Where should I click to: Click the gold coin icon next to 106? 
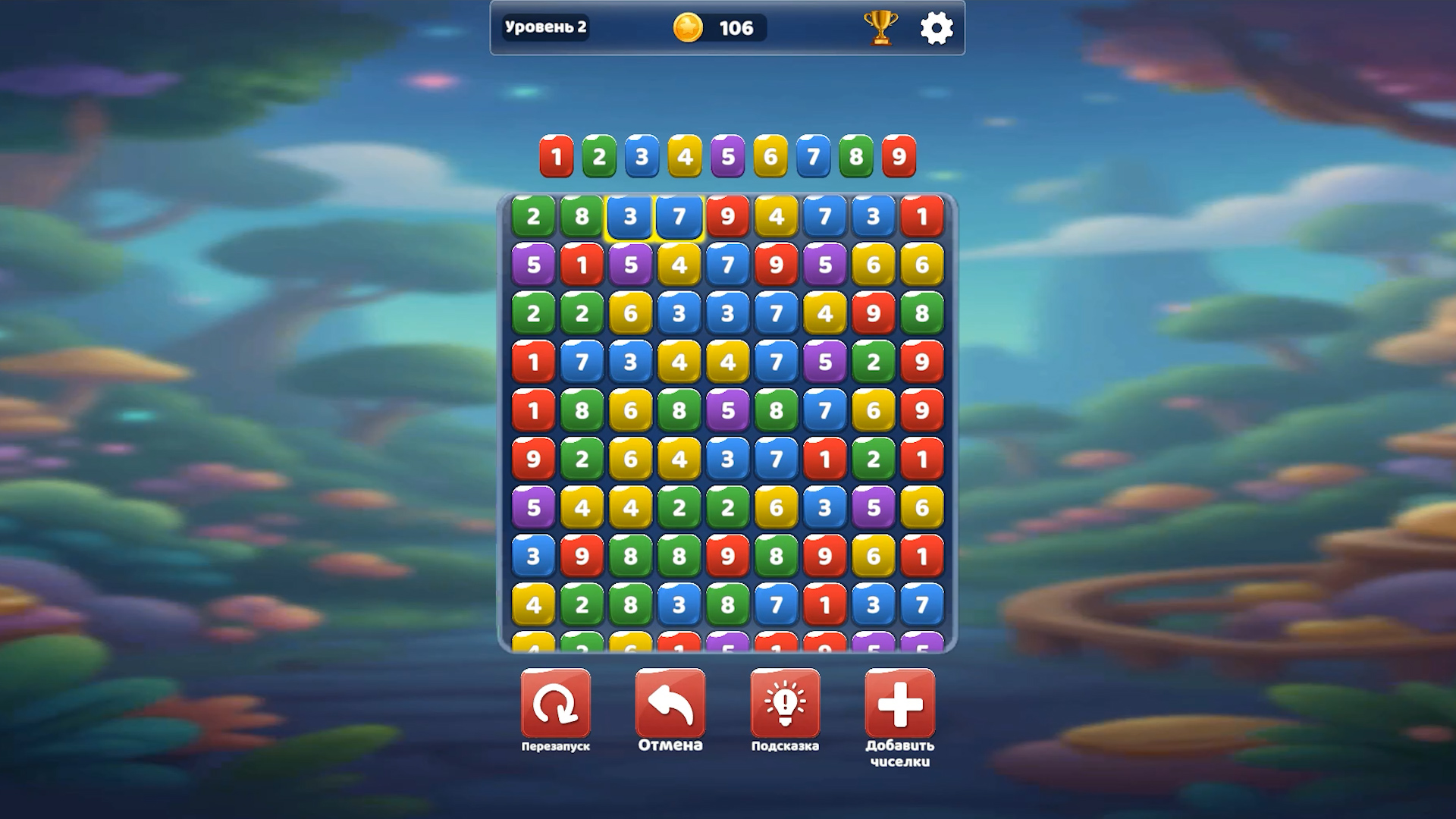[689, 26]
